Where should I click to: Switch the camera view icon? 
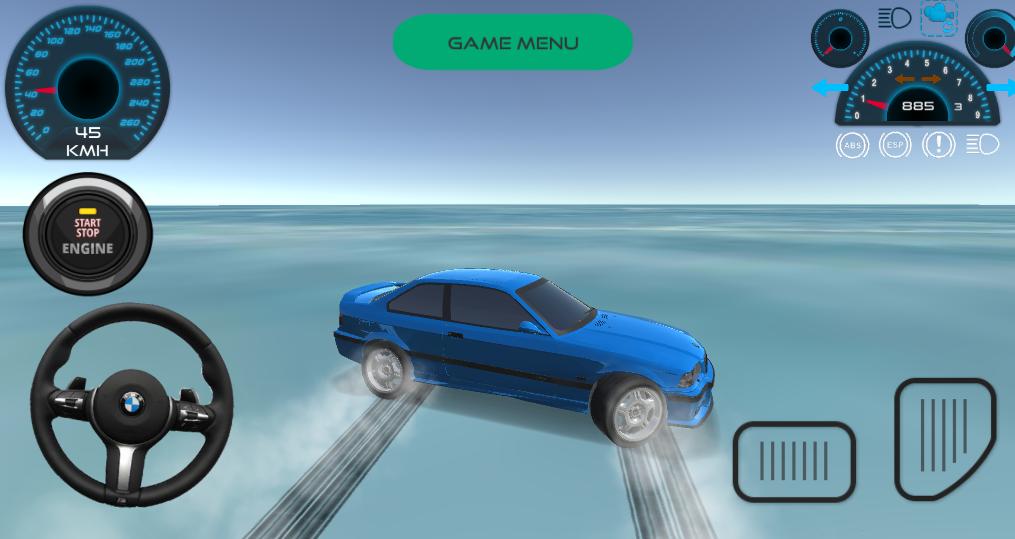939,17
